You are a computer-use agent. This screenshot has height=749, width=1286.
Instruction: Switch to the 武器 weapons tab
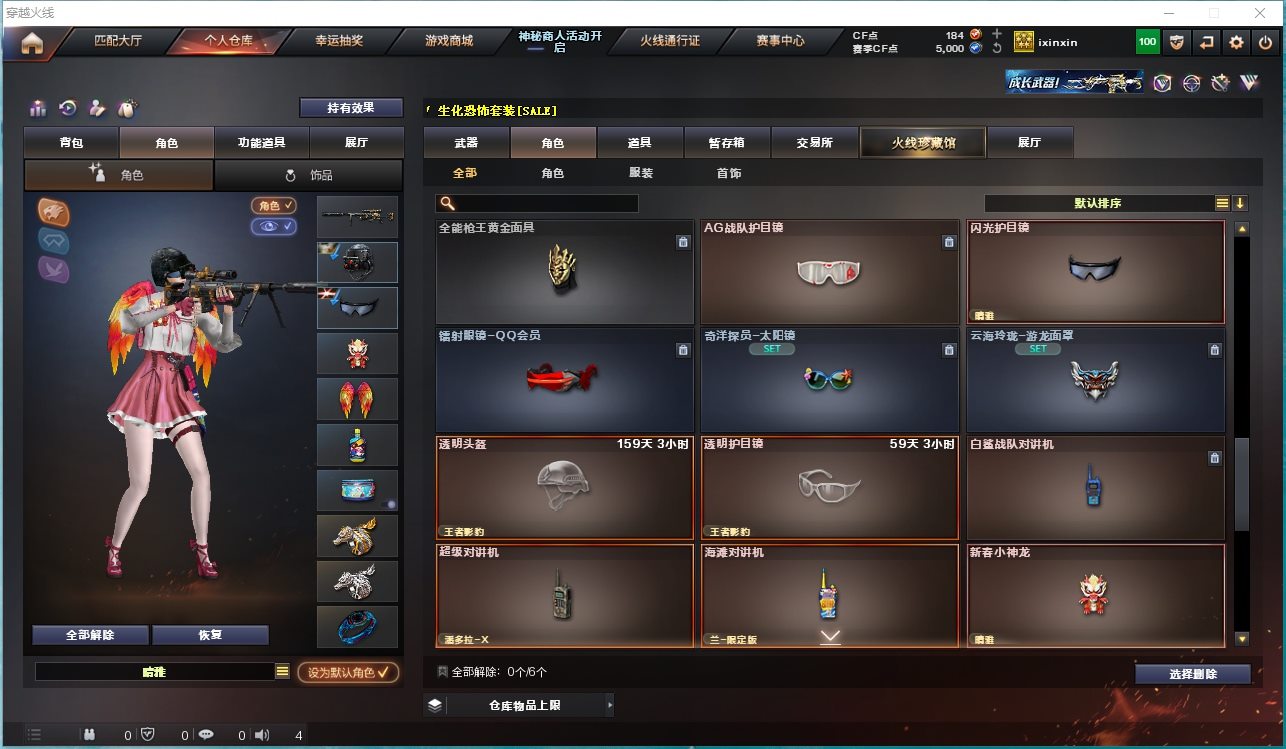[x=466, y=143]
